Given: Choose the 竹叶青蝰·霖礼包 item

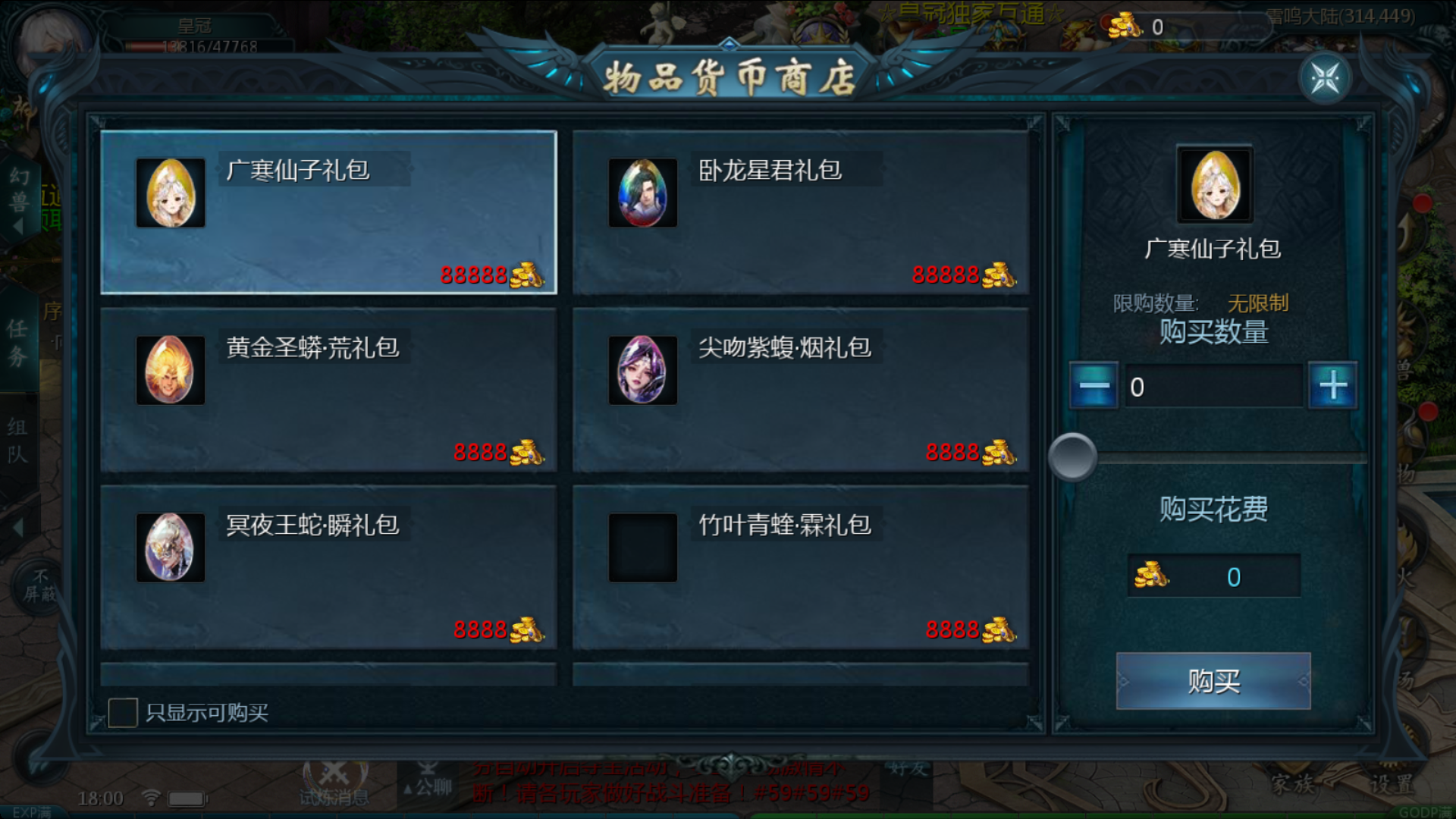Looking at the screenshot, I should [800, 567].
